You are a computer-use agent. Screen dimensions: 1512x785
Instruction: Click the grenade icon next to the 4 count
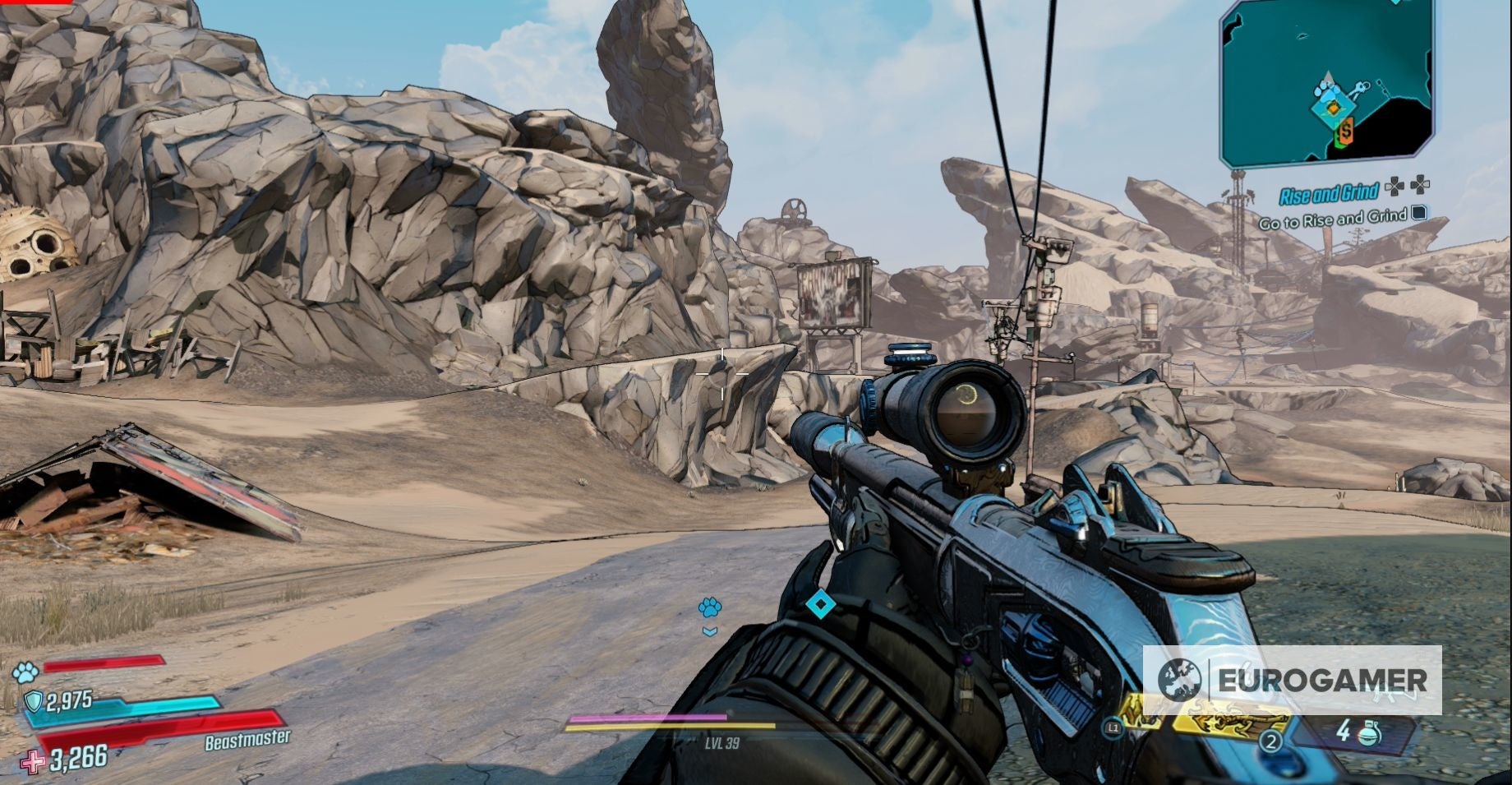[x=1368, y=734]
